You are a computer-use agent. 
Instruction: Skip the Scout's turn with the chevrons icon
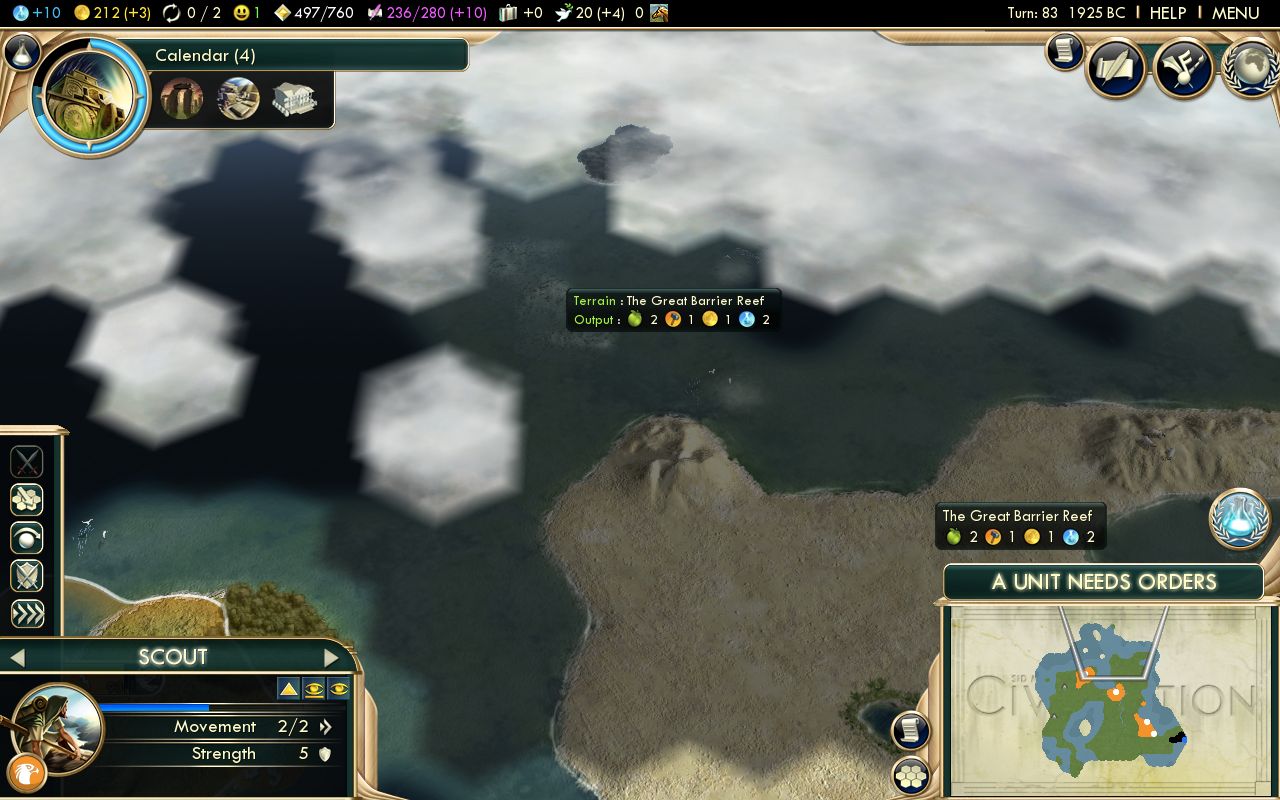(x=26, y=614)
